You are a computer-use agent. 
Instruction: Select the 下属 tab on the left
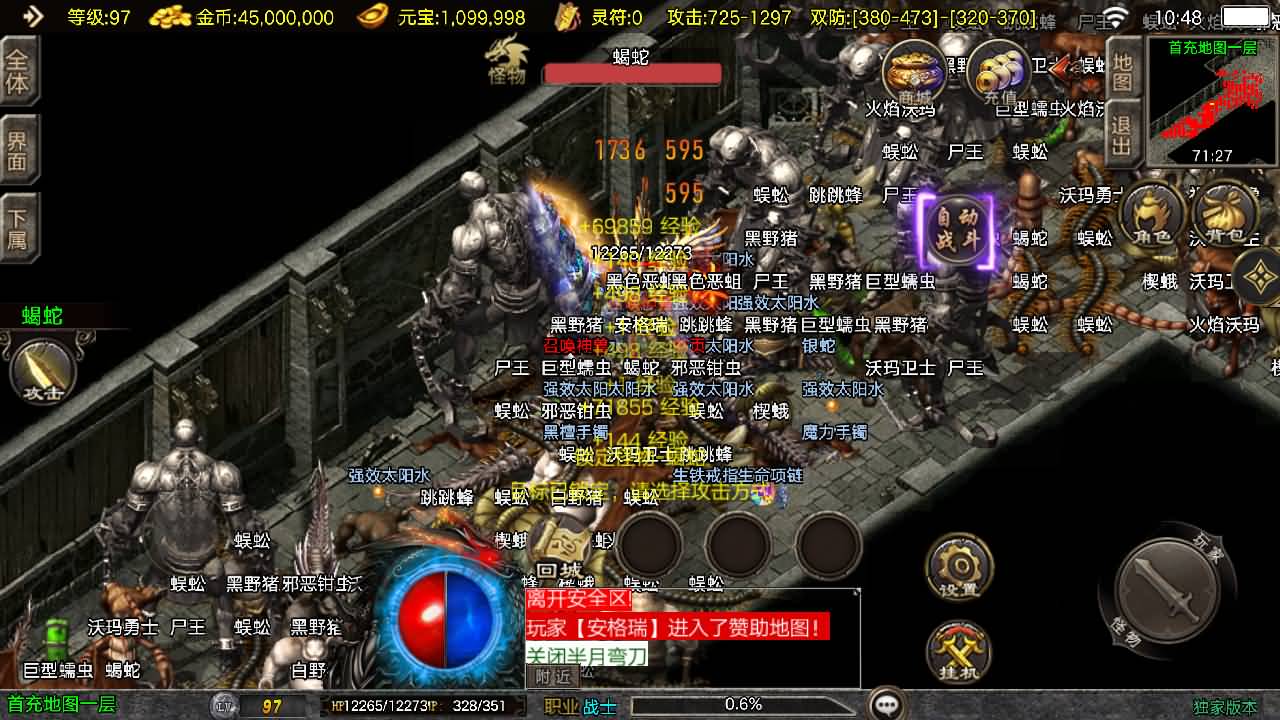pos(18,229)
